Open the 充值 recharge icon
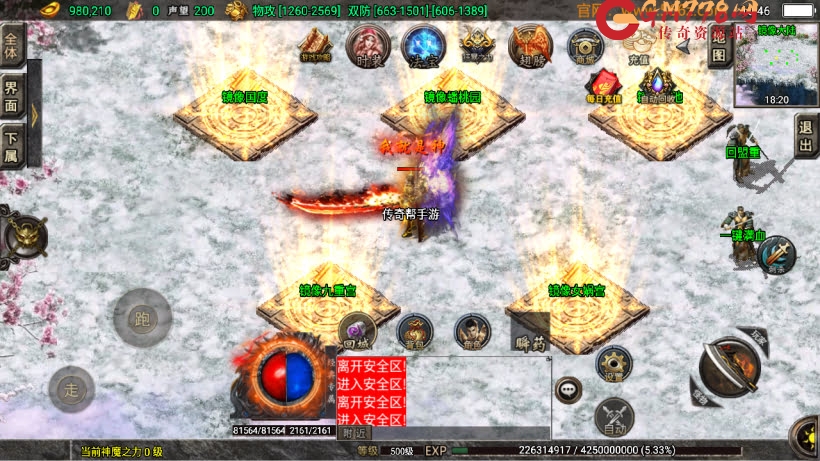Screen dimensions: 820x461 [x=637, y=46]
